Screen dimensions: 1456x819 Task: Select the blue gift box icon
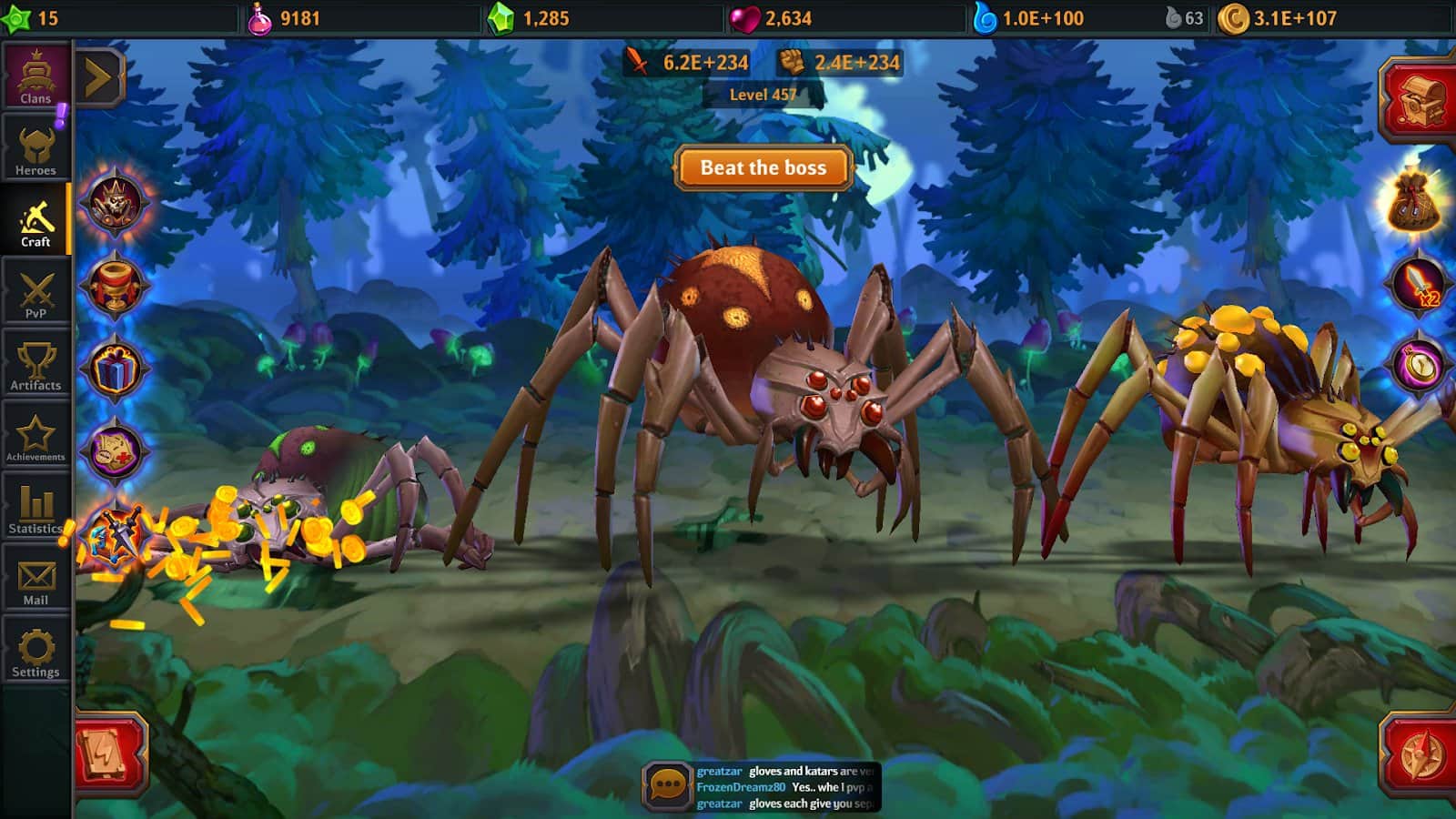pyautogui.click(x=115, y=369)
